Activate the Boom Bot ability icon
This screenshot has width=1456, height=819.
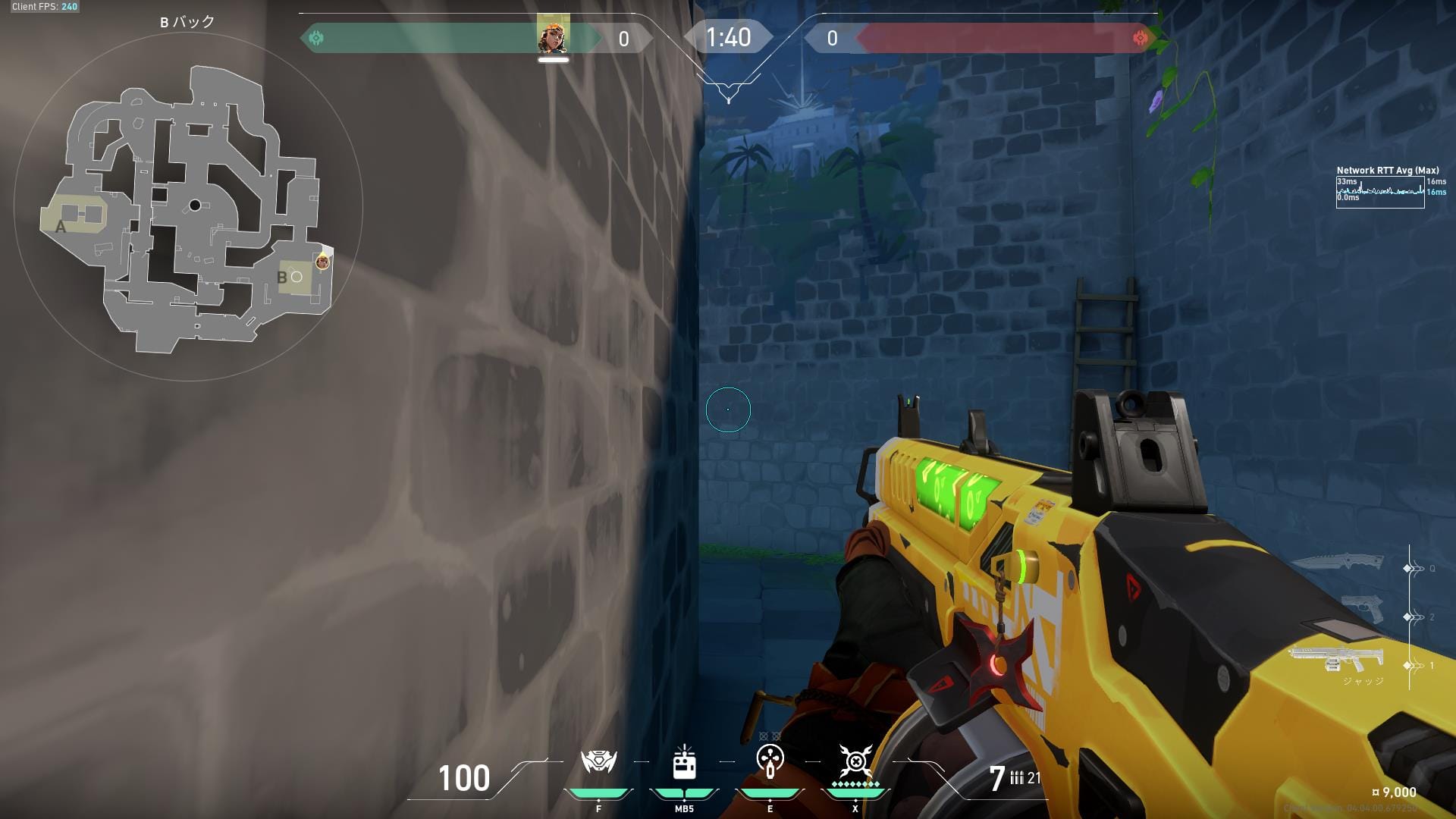click(598, 763)
